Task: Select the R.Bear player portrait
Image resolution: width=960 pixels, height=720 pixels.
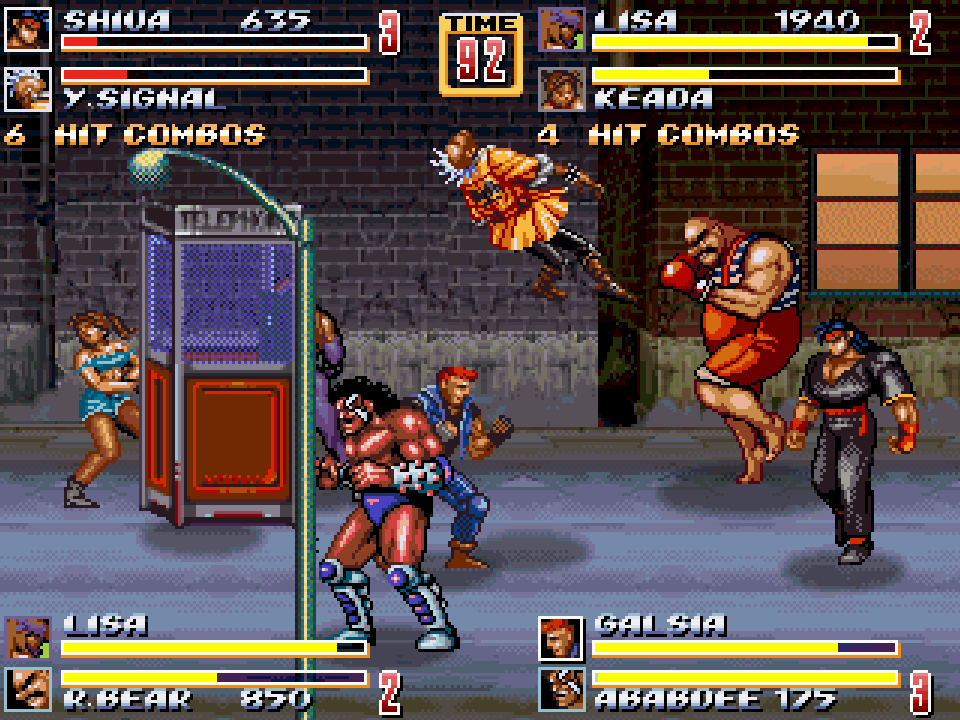Action: pyautogui.click(x=27, y=689)
